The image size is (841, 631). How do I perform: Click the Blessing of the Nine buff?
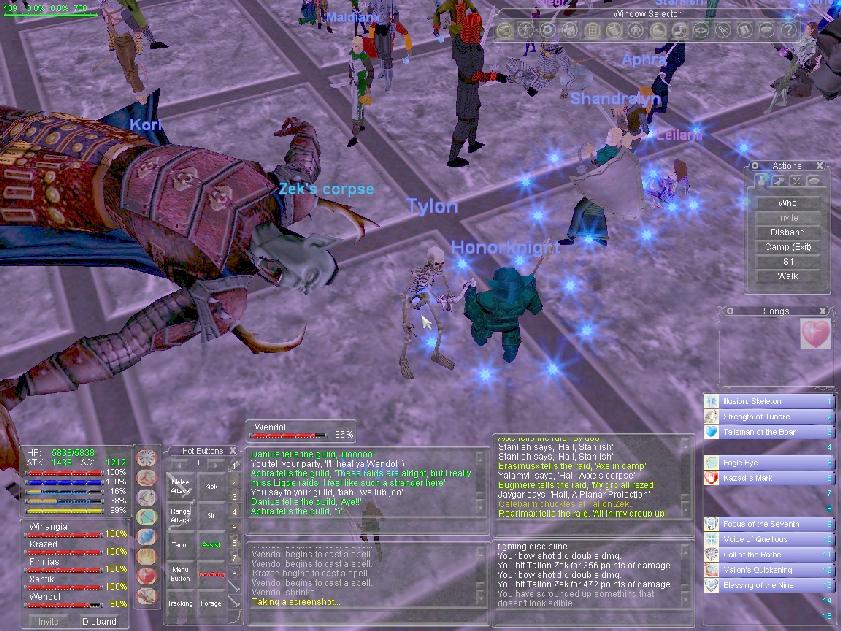(768, 586)
